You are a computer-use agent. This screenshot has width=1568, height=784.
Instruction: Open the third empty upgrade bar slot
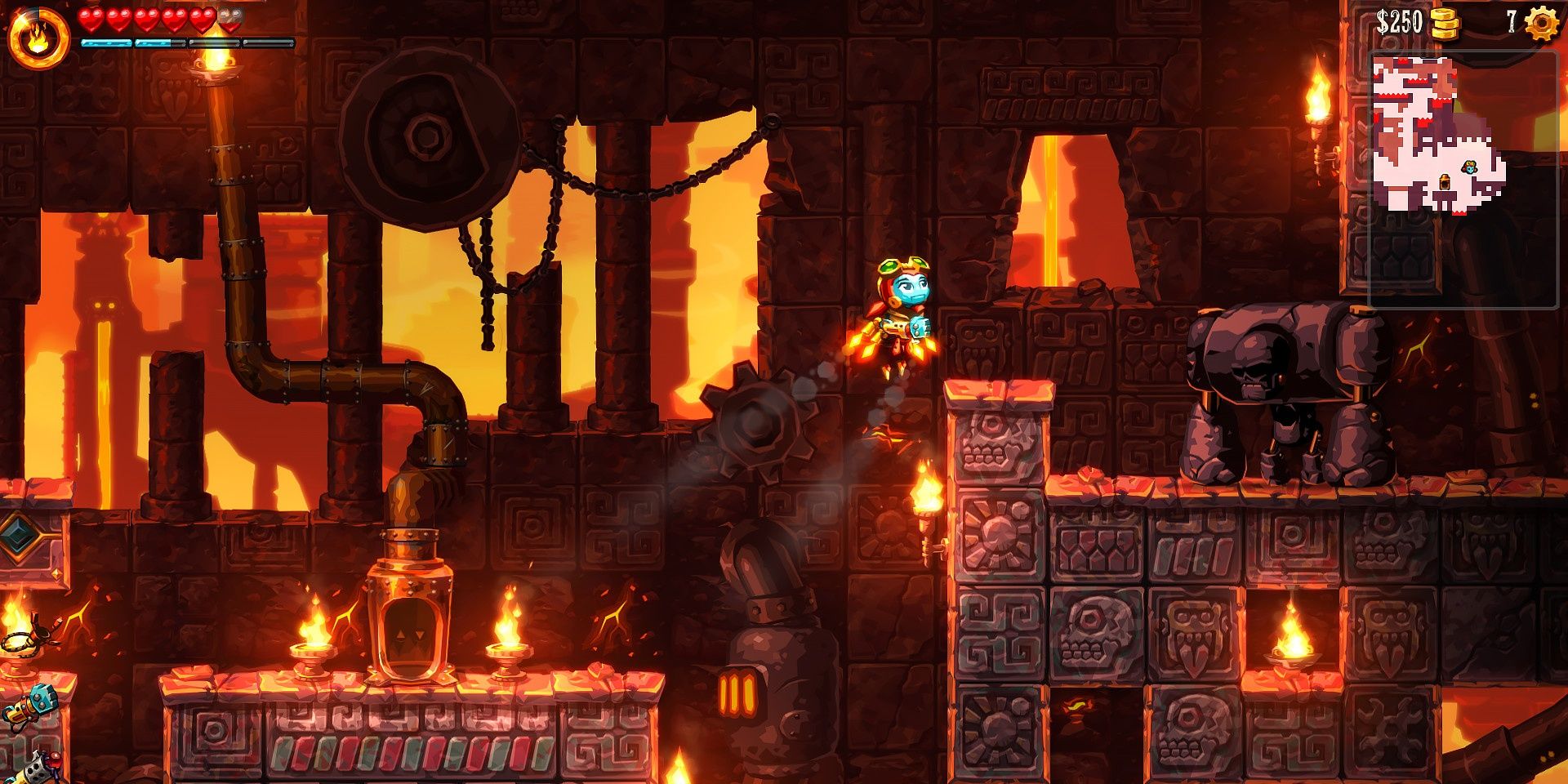214,42
